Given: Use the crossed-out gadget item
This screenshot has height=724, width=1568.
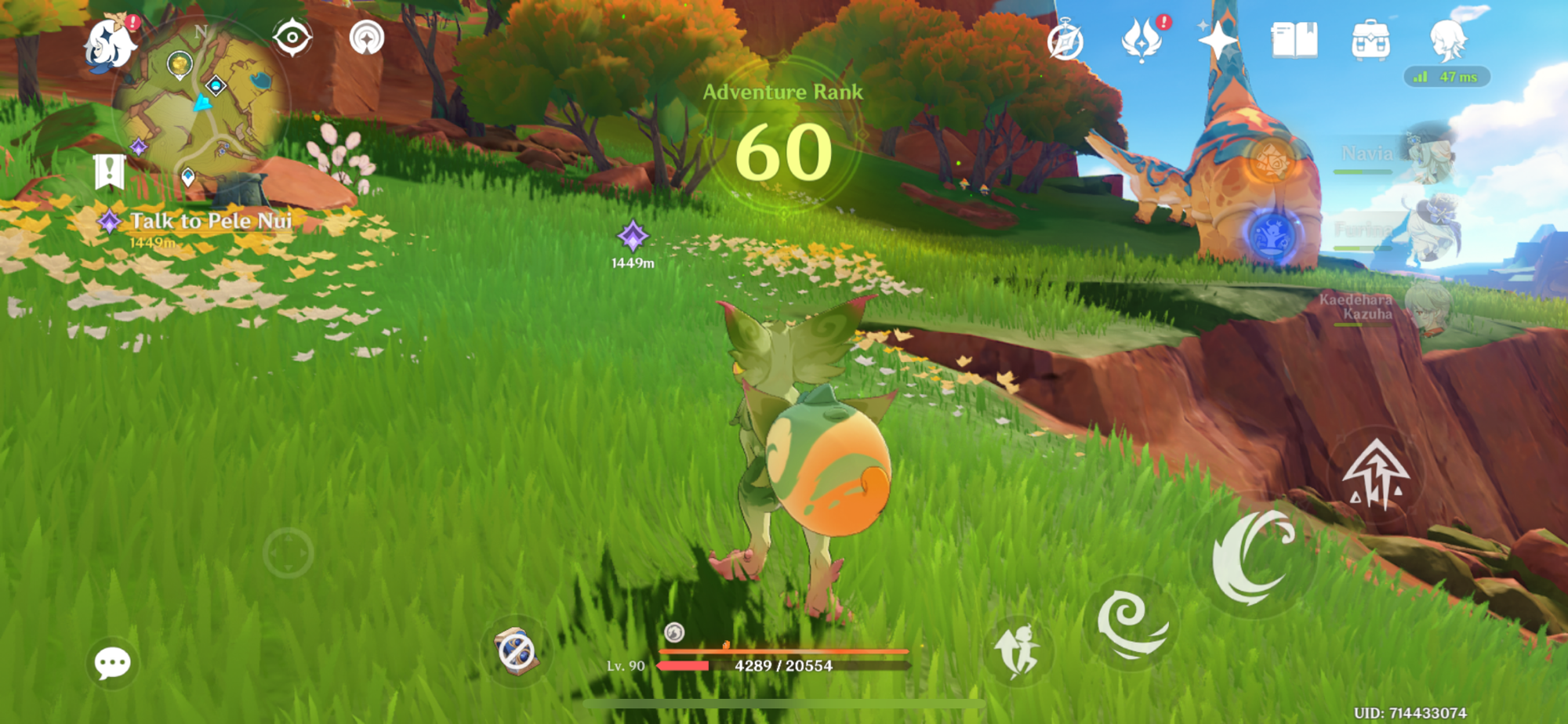Looking at the screenshot, I should pos(516,652).
